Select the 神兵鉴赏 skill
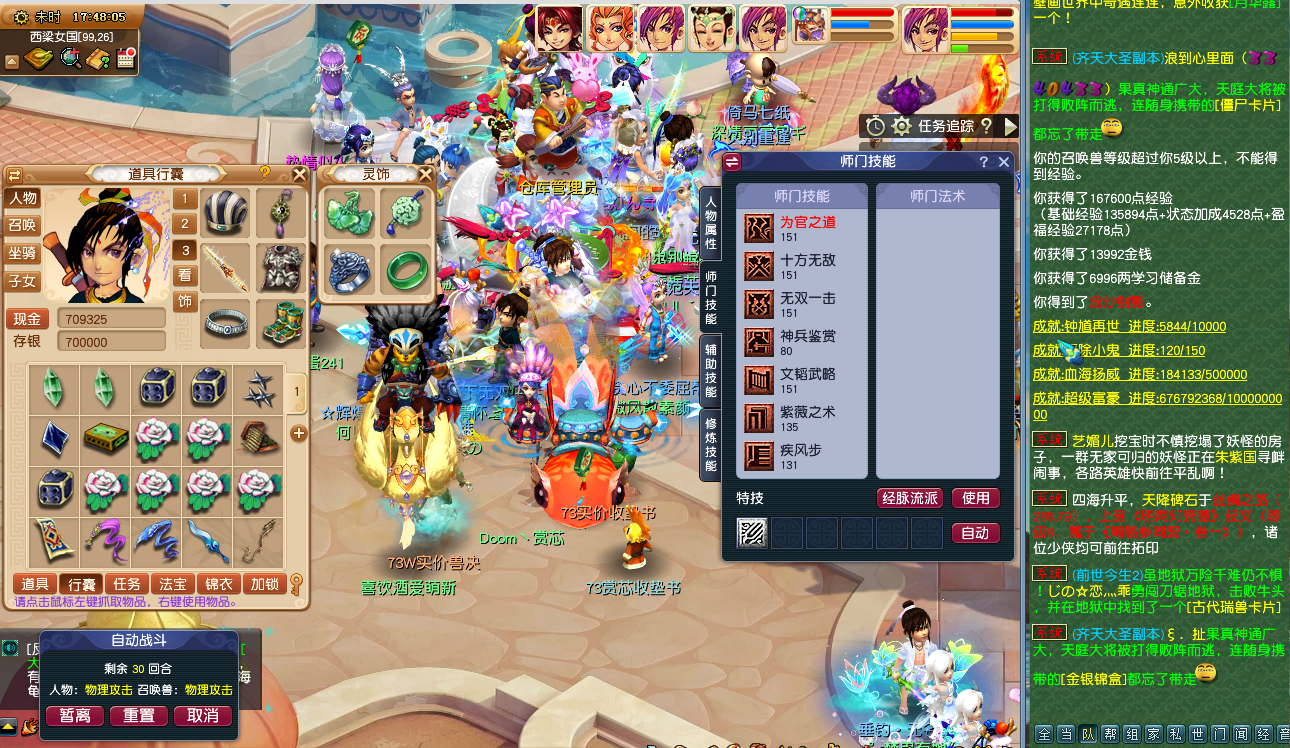The width and height of the screenshot is (1290, 748). pyautogui.click(x=807, y=342)
